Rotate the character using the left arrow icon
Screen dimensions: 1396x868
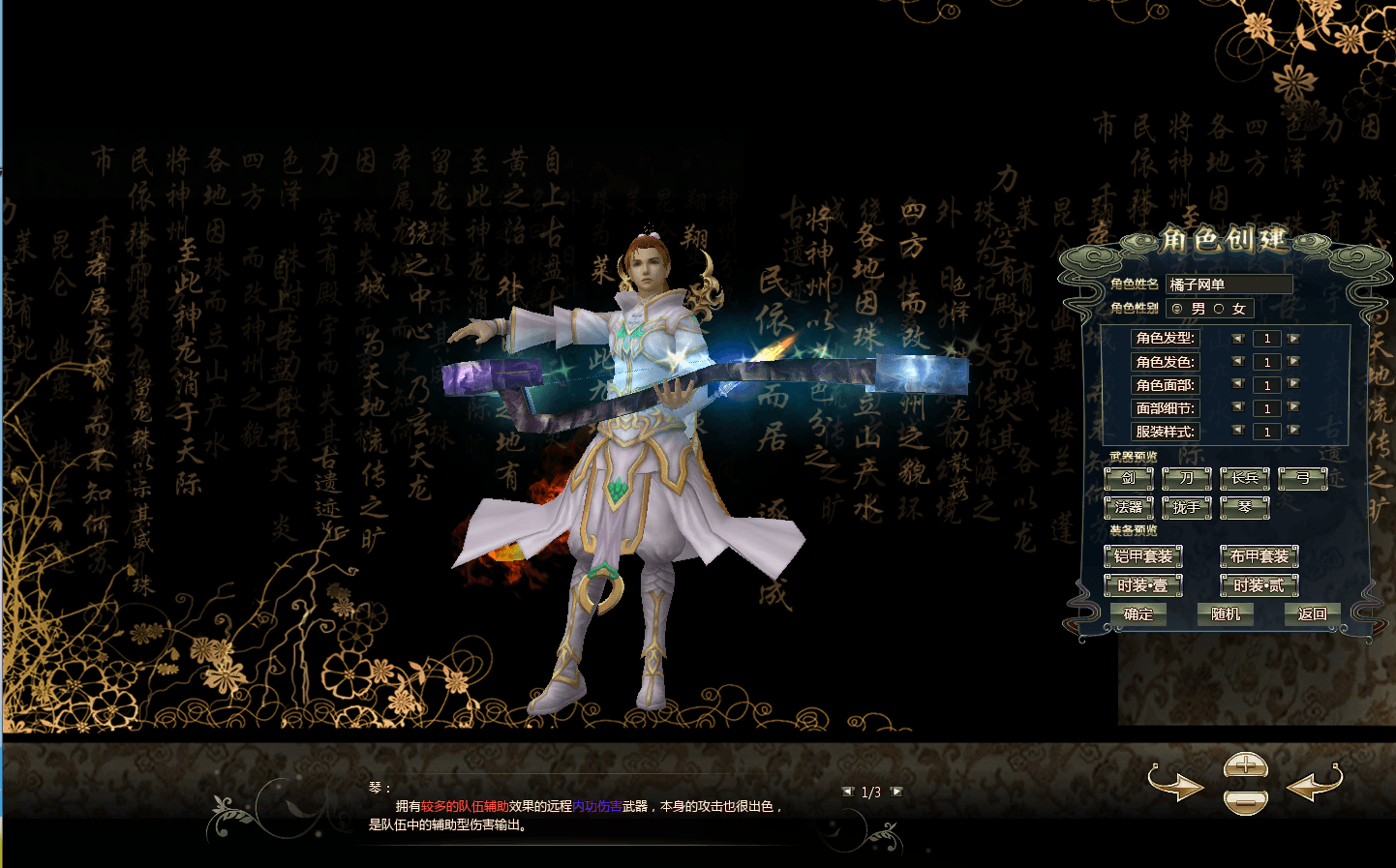point(1312,787)
